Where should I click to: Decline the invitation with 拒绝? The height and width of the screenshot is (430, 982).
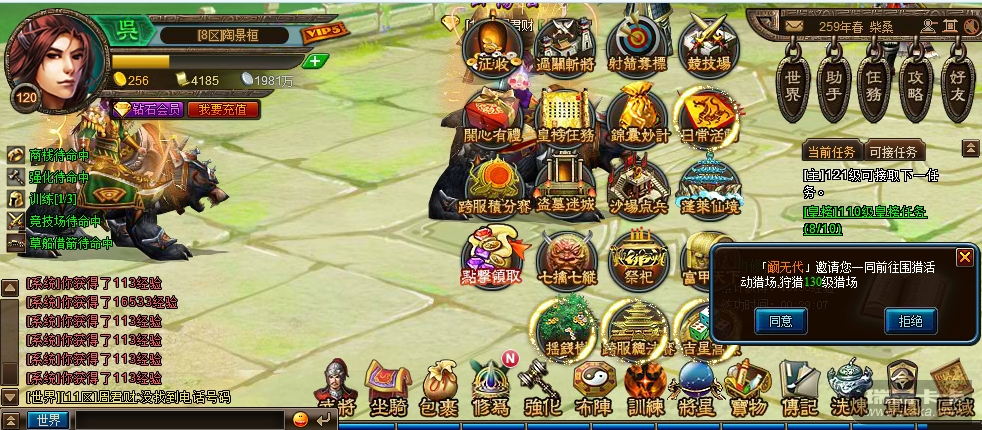coord(910,321)
